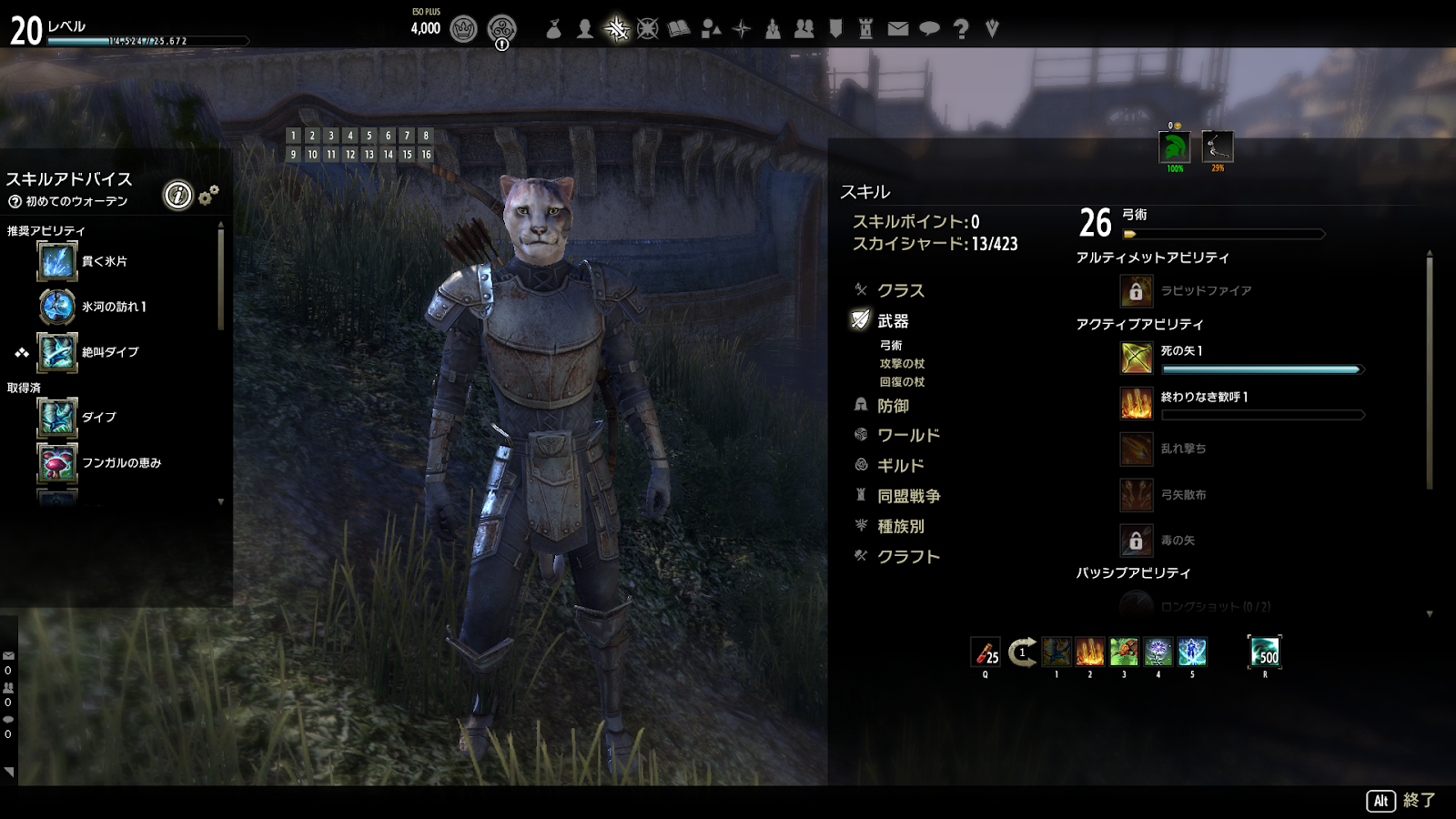
Task: Show the 種族別 racial skills
Action: 900,526
